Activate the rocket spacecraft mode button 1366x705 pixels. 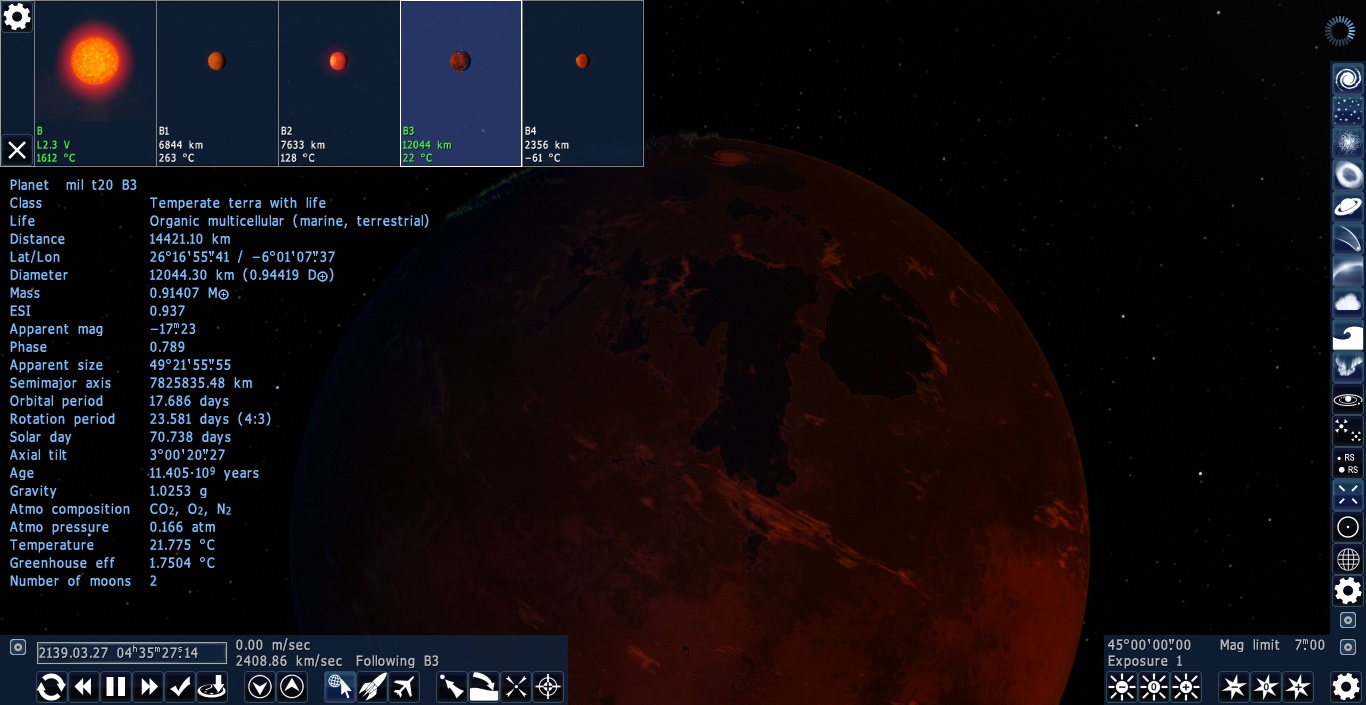click(x=372, y=687)
